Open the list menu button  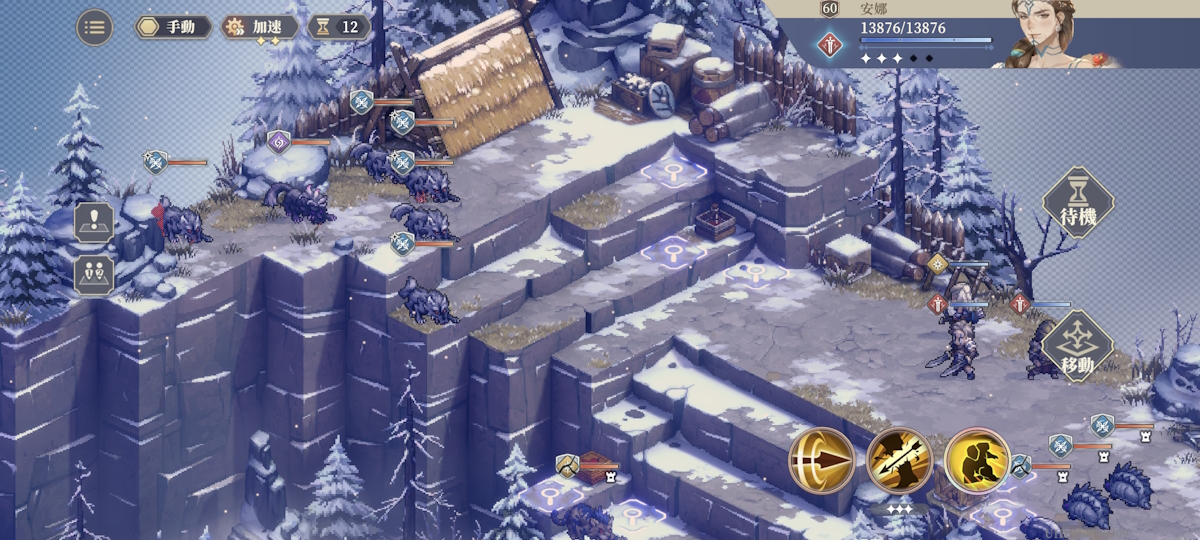95,27
